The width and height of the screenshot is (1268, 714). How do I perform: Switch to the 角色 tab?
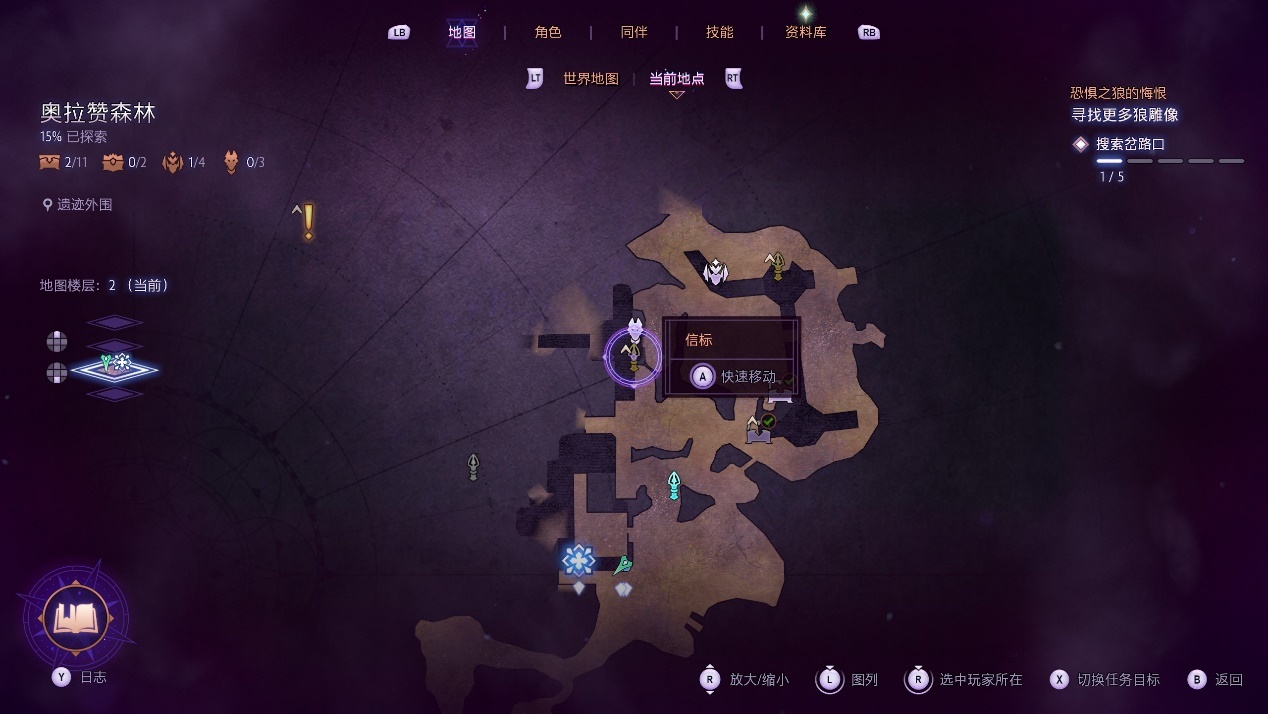click(548, 32)
